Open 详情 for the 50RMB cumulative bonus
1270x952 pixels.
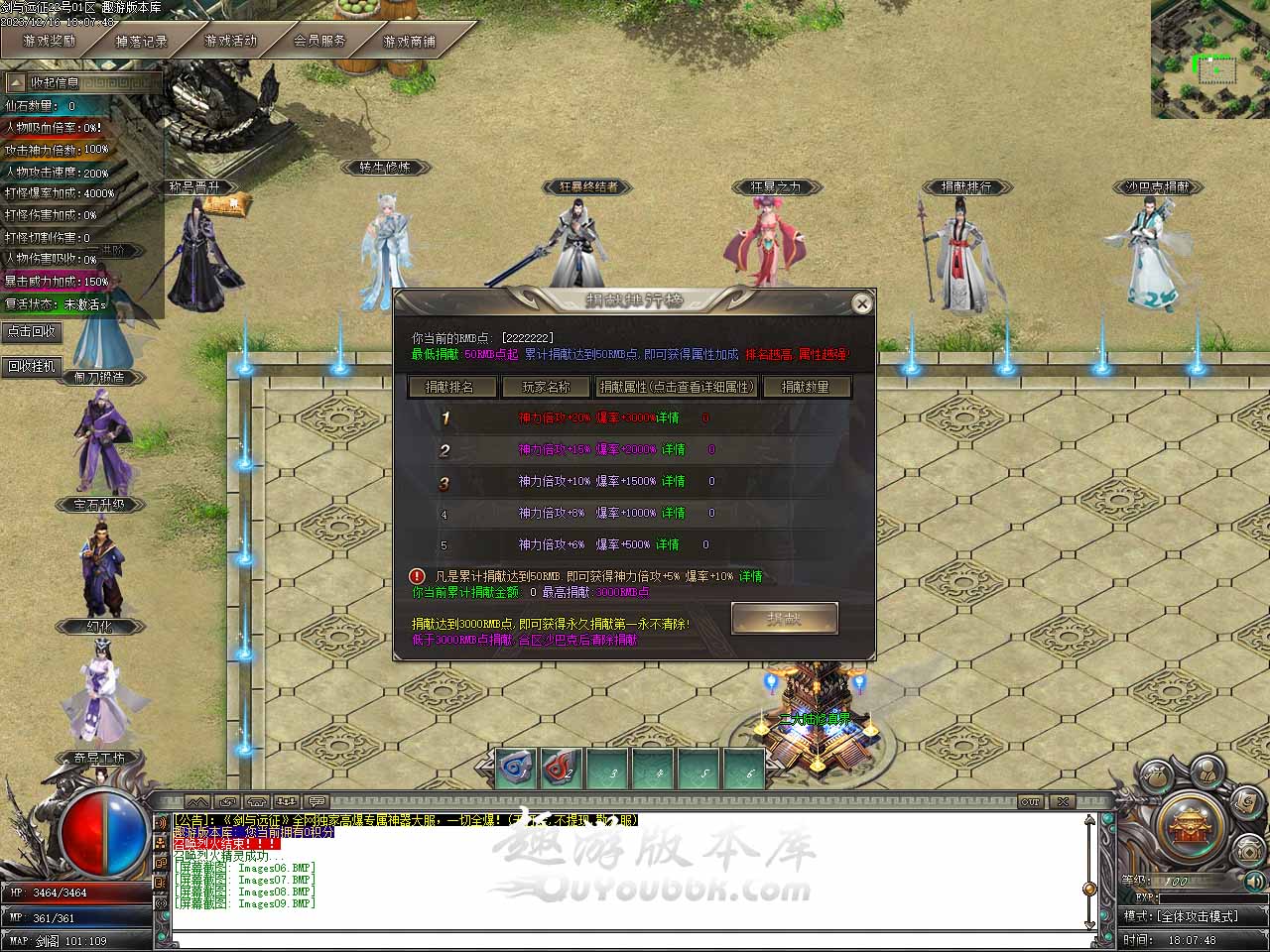(751, 576)
